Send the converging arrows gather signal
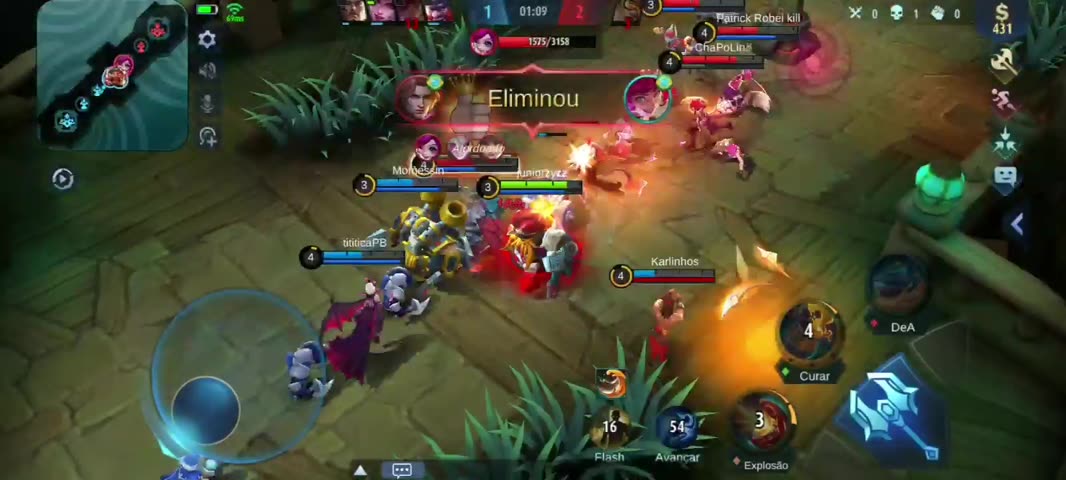Viewport: 1066px width, 480px height. point(1005,141)
